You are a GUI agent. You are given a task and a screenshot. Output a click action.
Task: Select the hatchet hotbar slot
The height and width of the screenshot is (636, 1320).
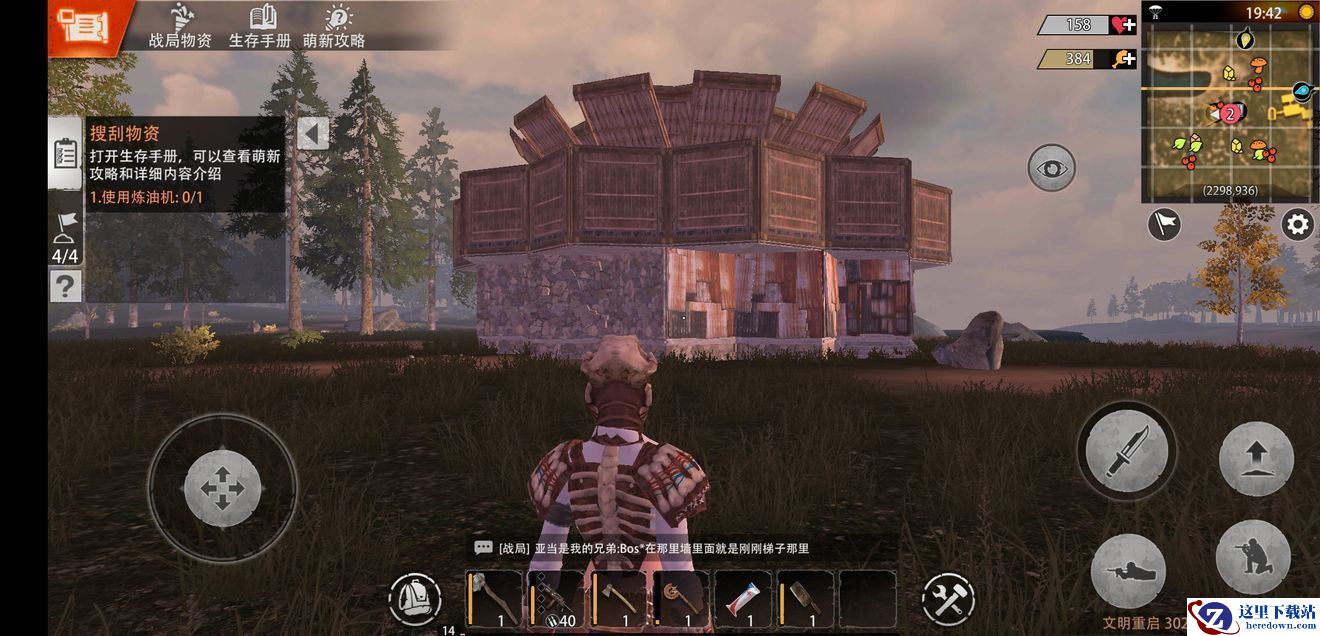click(618, 599)
